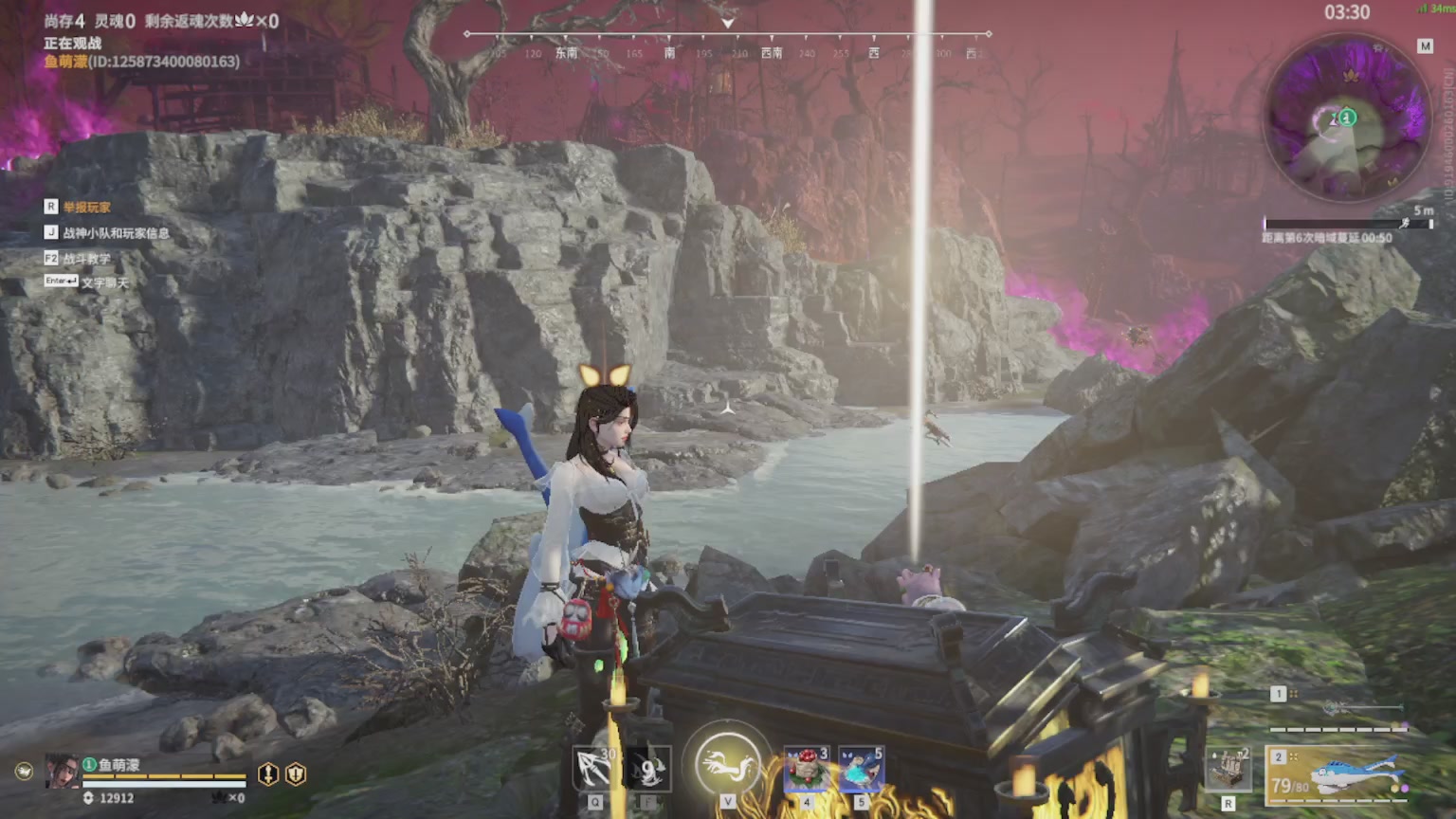The height and width of the screenshot is (819, 1456).
Task: Click the round winged emblem icon by portrait
Action: (x=24, y=772)
